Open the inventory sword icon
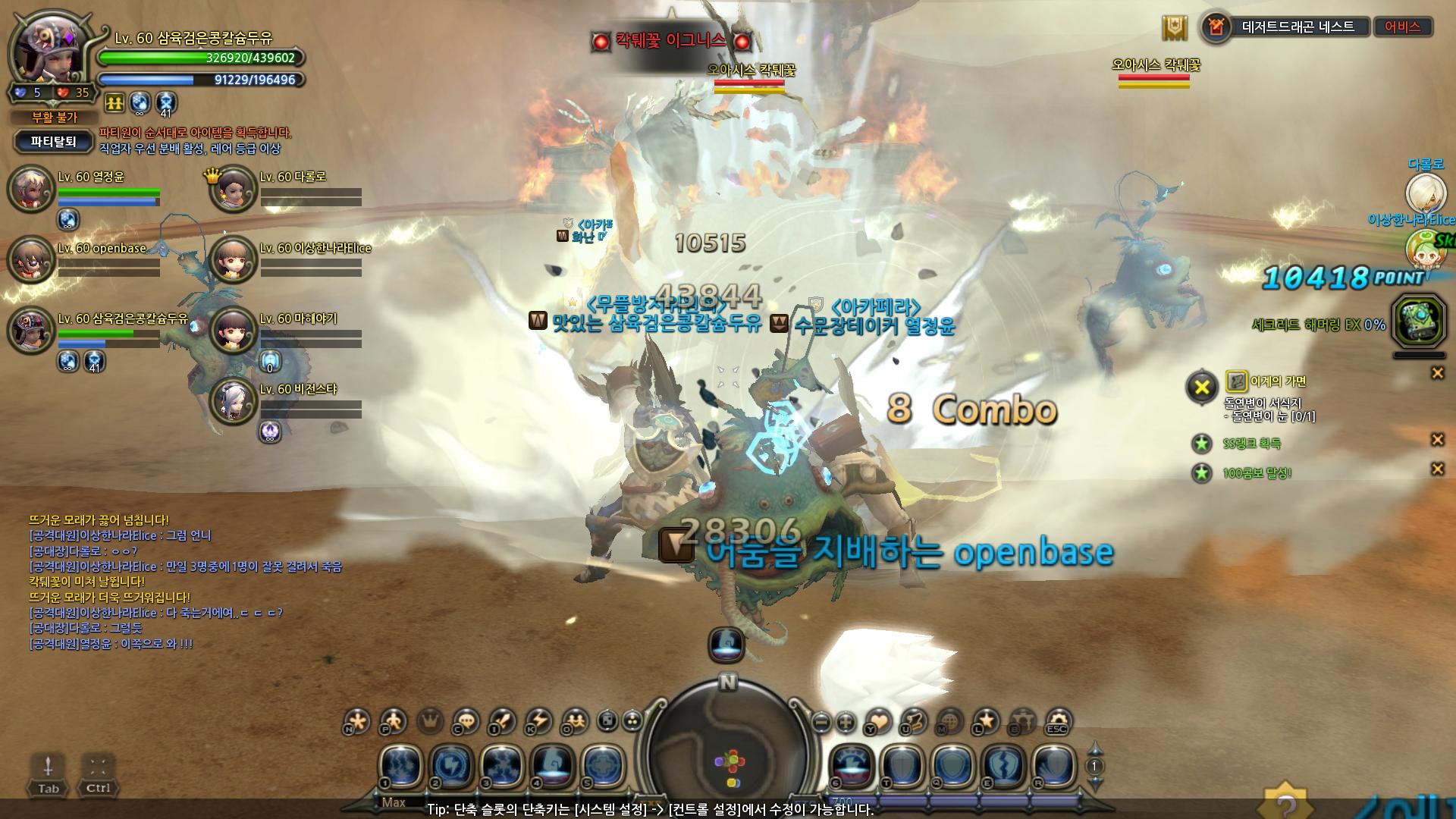 502,721
